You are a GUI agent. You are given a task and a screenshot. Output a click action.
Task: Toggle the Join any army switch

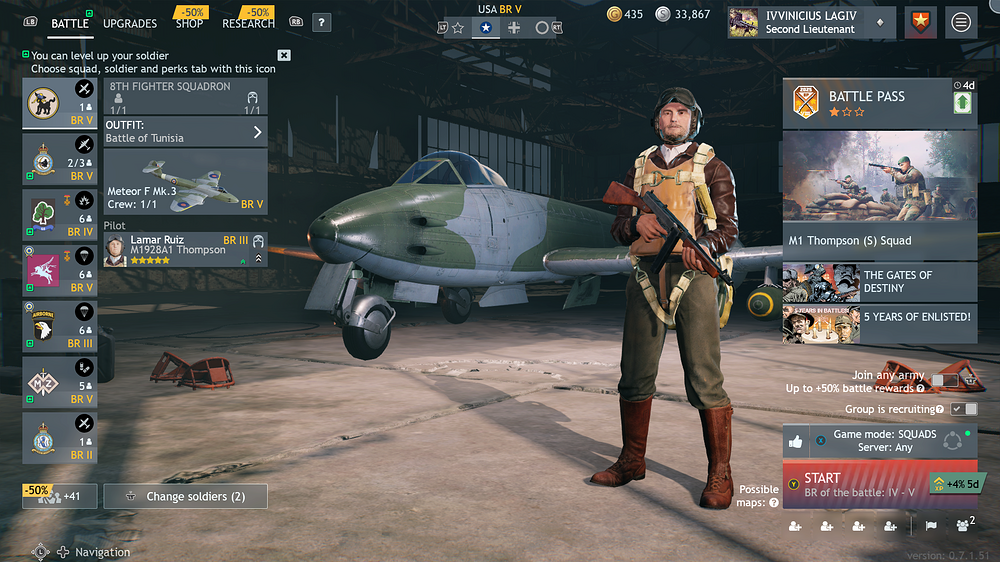pos(945,380)
